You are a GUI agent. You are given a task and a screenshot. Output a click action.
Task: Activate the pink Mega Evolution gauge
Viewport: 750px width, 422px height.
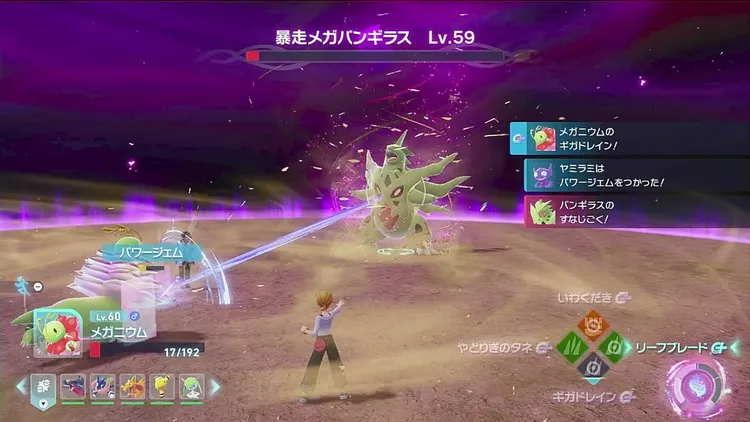point(698,384)
